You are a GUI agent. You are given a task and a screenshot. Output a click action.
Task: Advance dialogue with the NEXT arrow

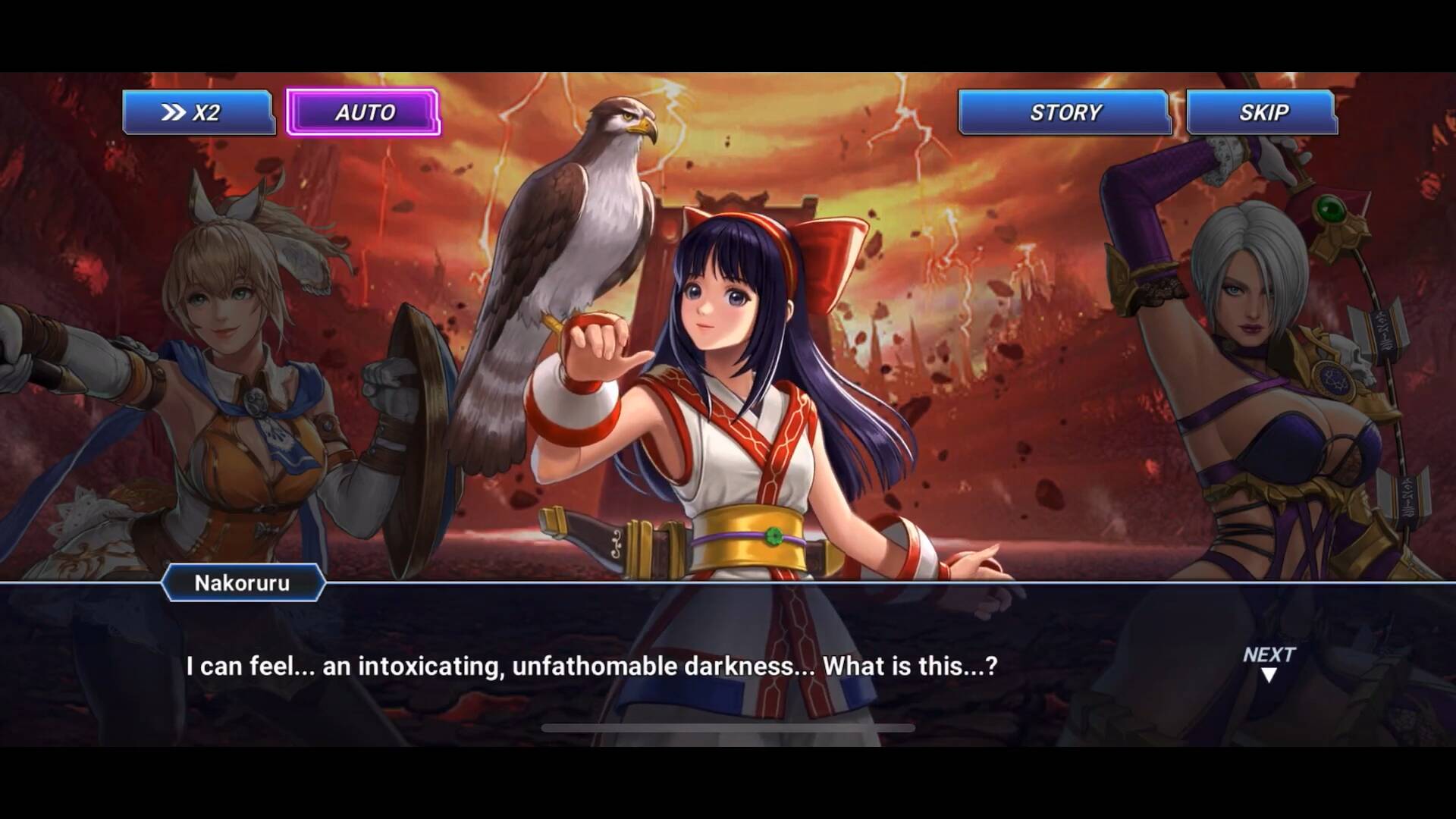point(1269,664)
